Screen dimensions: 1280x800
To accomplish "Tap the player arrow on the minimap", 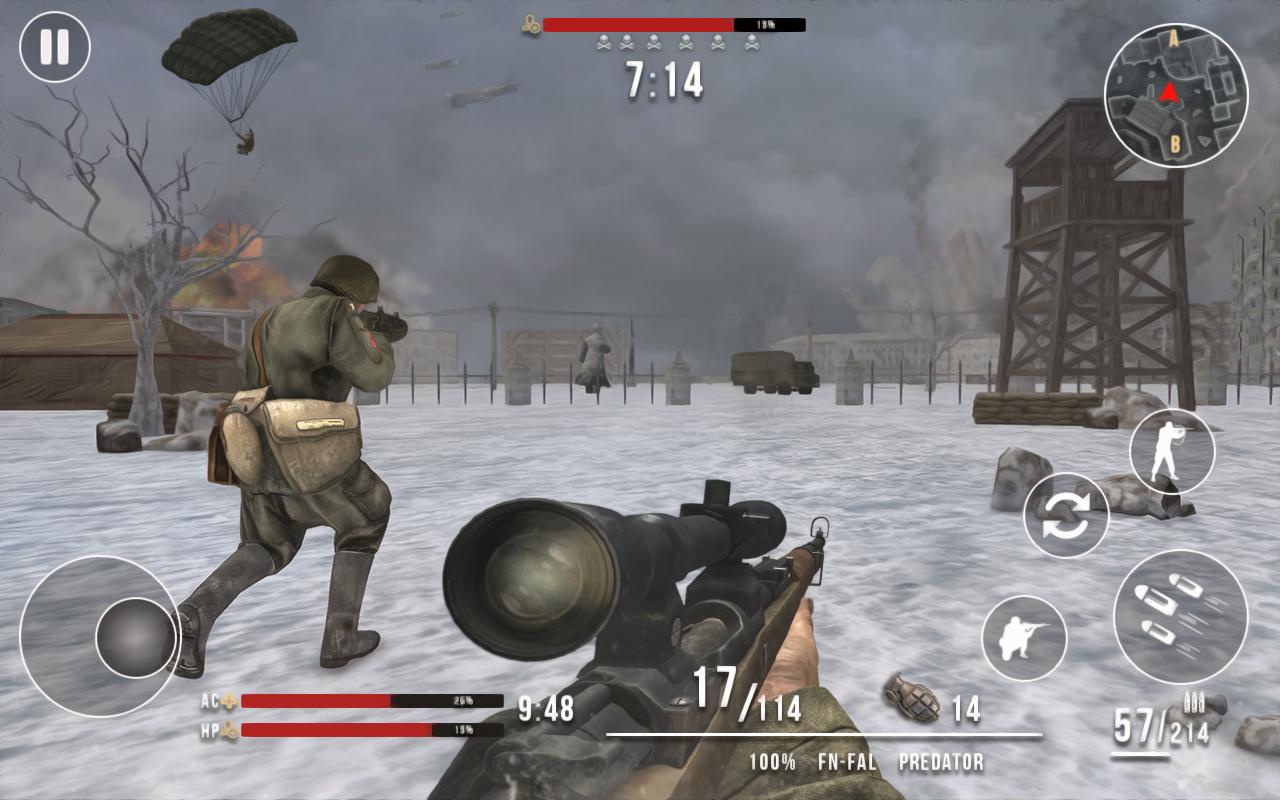I will pyautogui.click(x=1168, y=94).
